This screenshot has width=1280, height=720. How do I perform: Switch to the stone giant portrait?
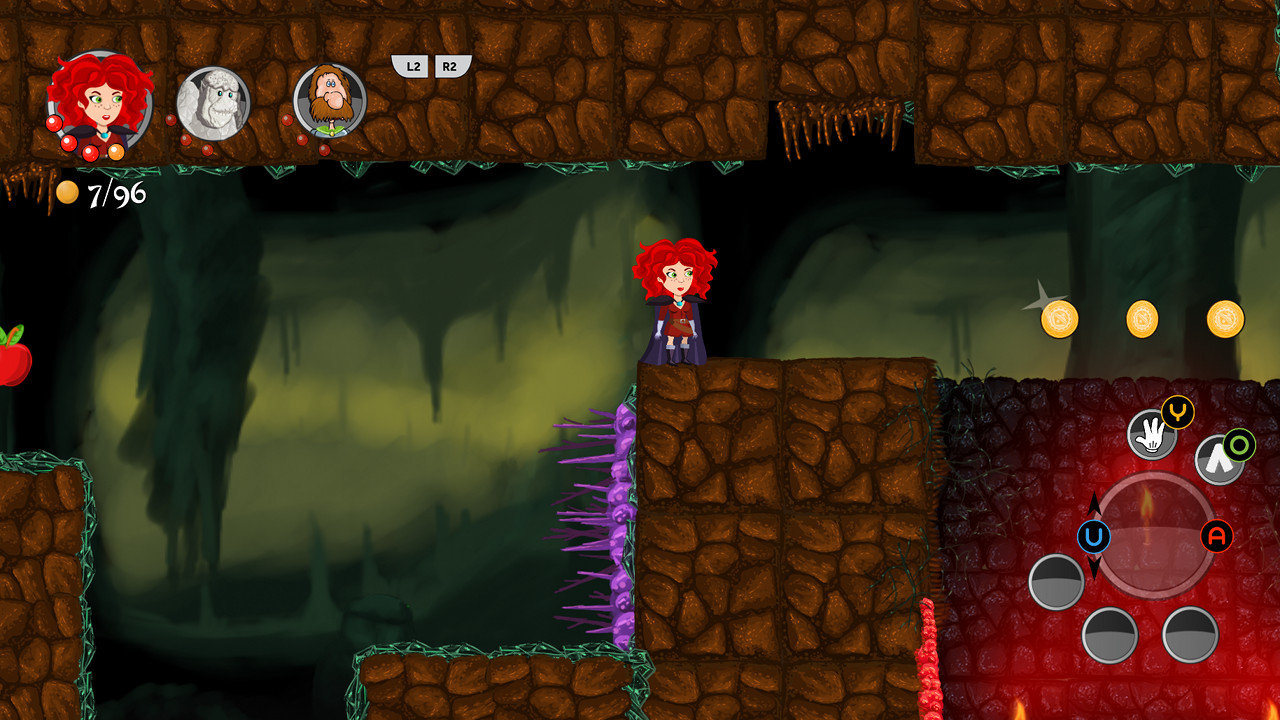coord(213,102)
